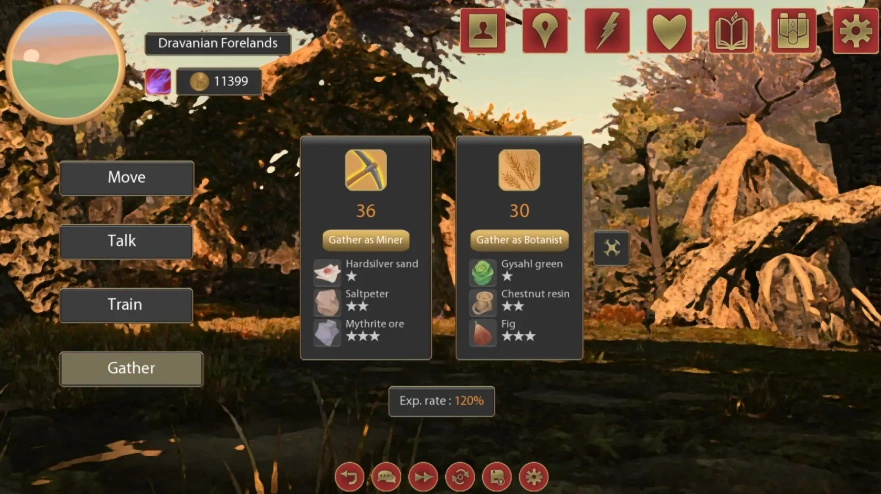
Task: Open settings with the square gear icon
Action: [855, 31]
